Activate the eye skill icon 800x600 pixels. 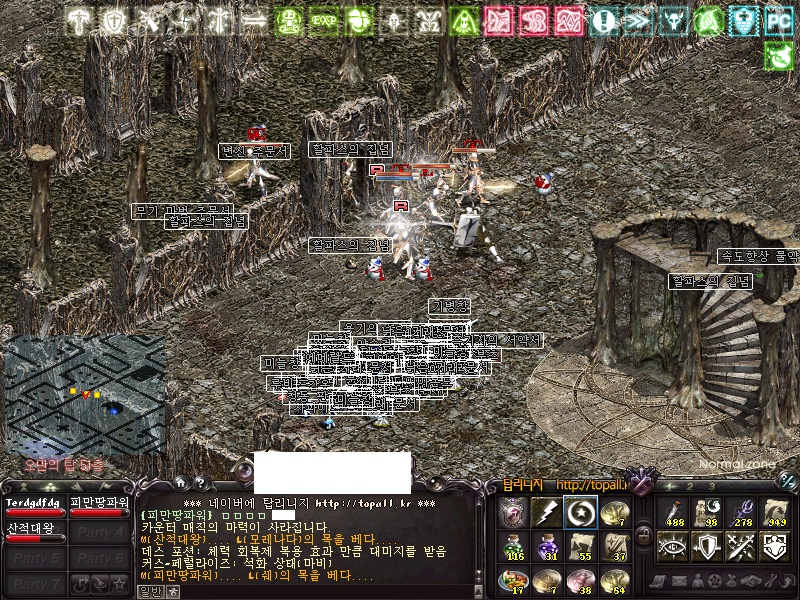pyautogui.click(x=672, y=546)
